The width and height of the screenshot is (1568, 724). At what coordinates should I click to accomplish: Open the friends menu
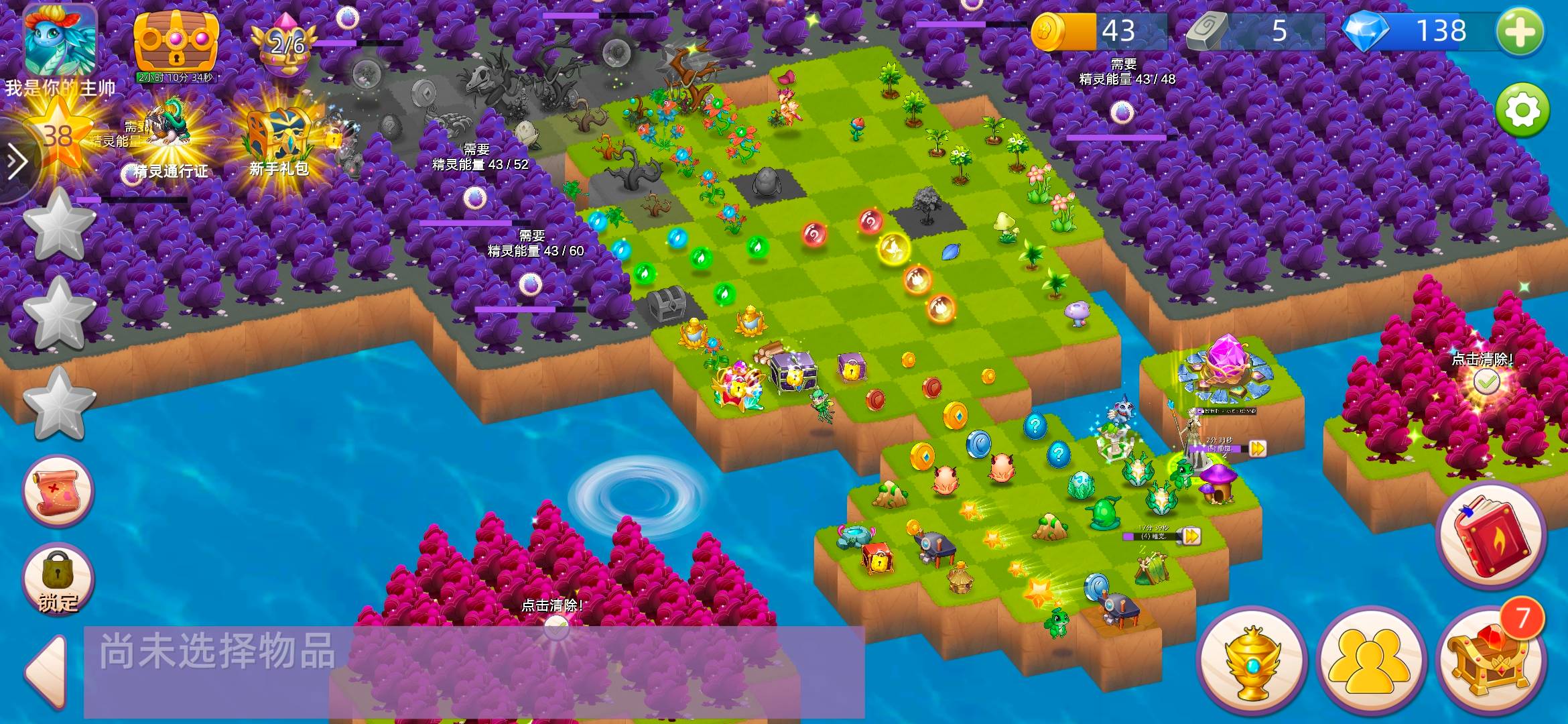coord(1370,662)
